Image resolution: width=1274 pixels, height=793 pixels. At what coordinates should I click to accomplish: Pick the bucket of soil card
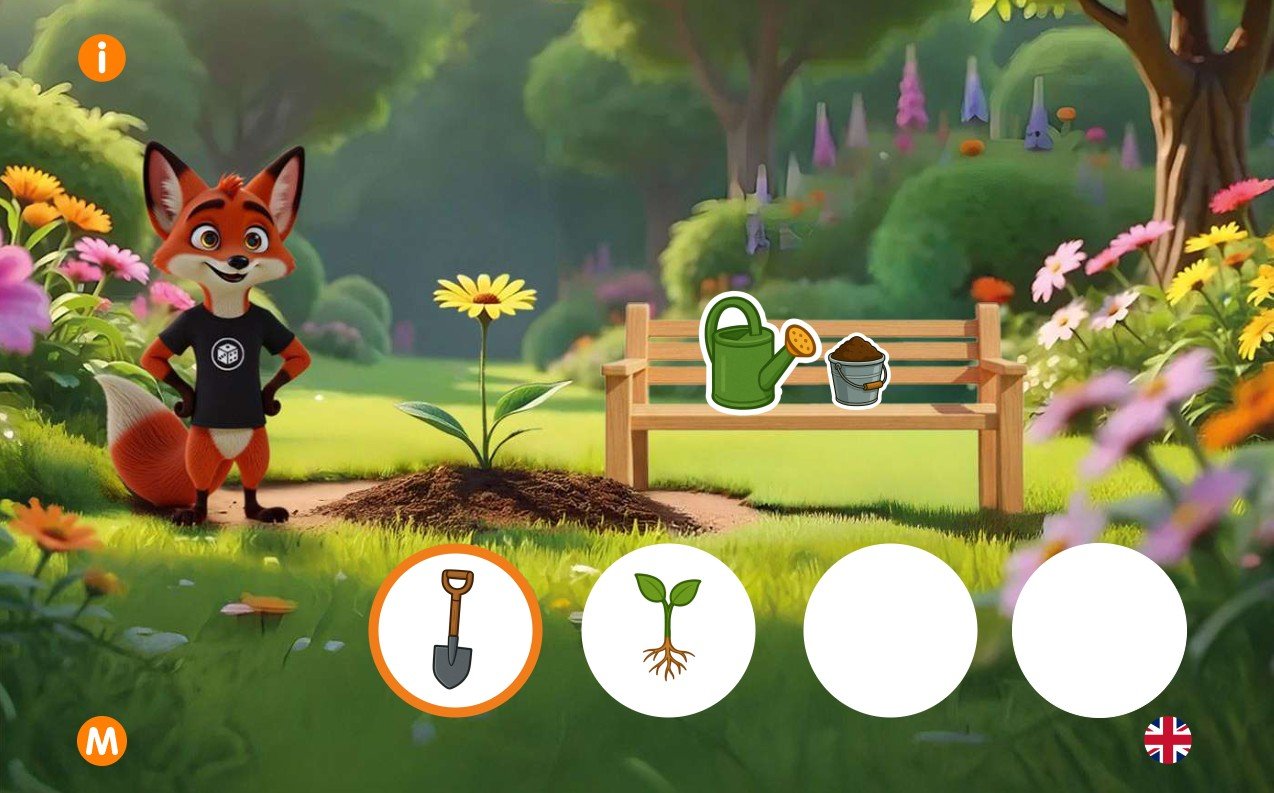coord(857,371)
